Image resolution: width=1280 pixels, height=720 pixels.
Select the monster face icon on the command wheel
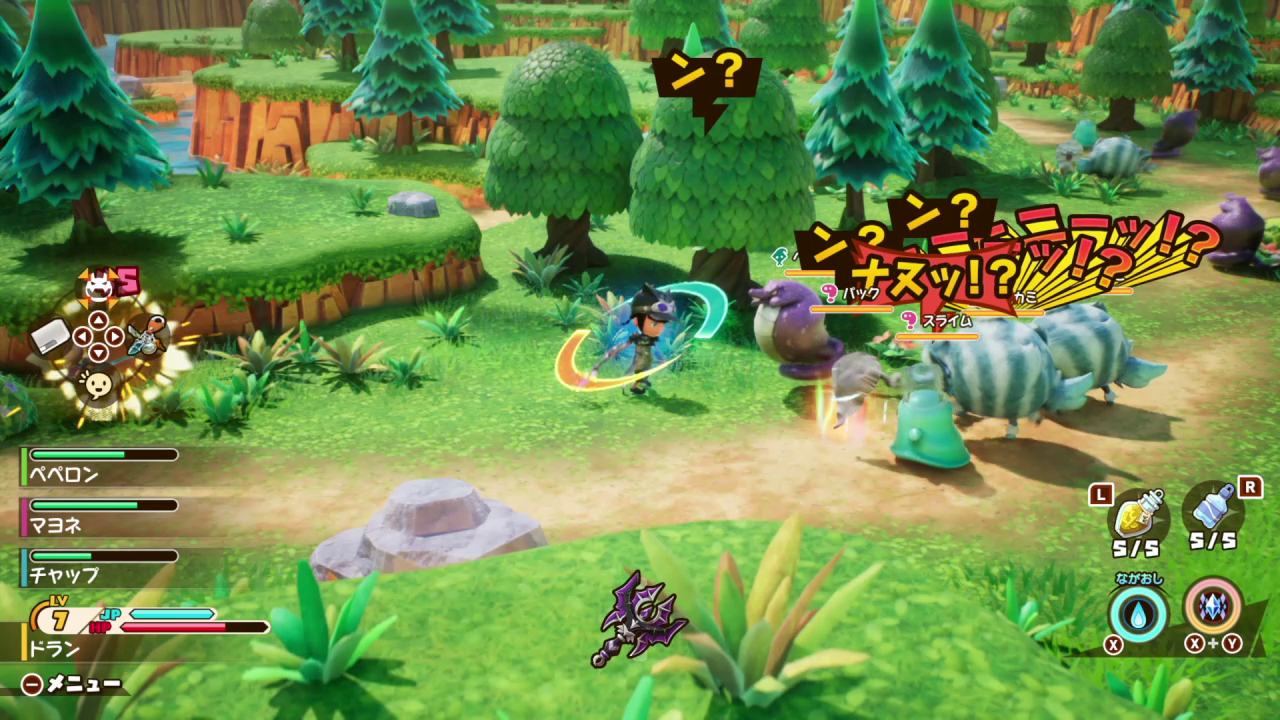[x=98, y=286]
